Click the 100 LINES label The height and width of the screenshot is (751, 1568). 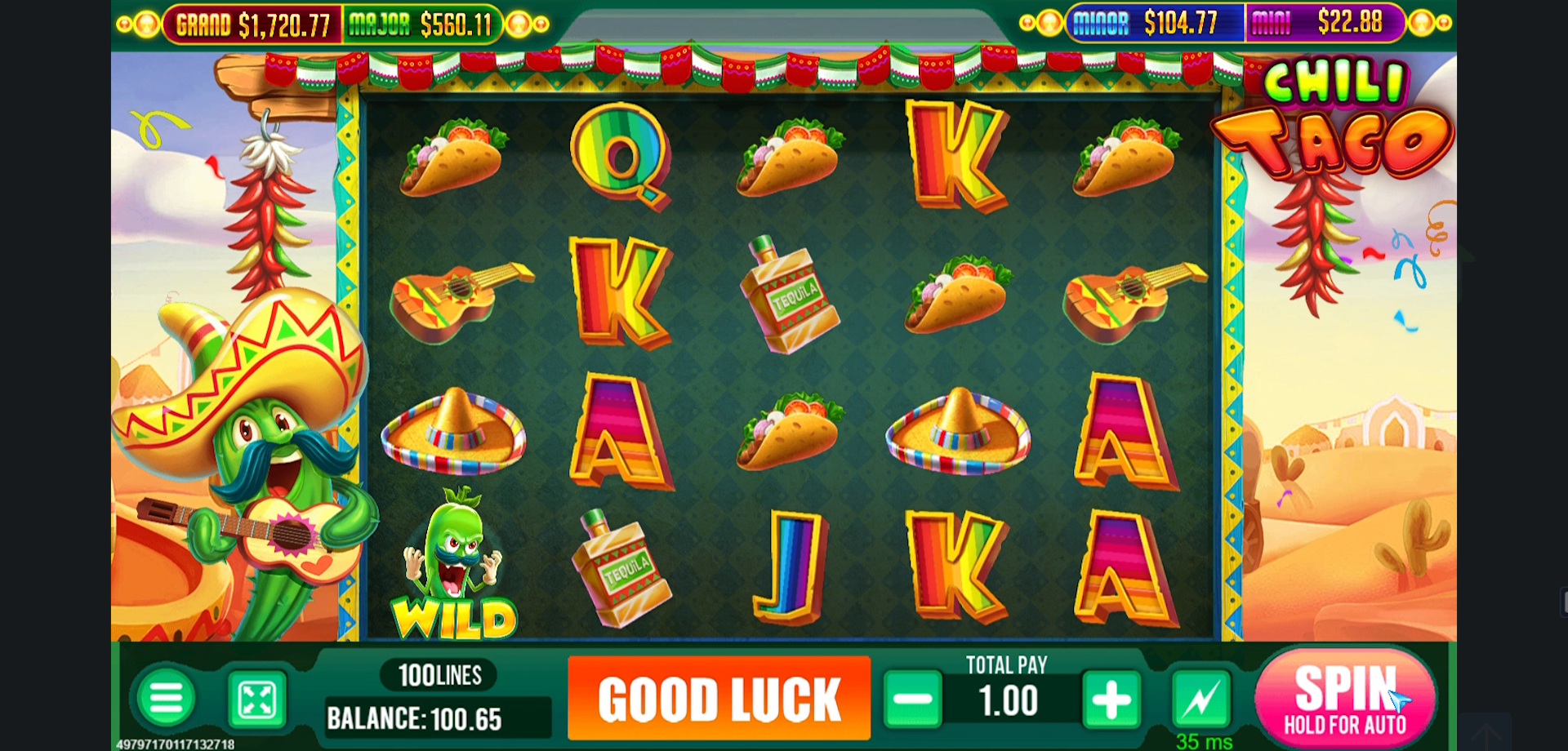(x=438, y=674)
